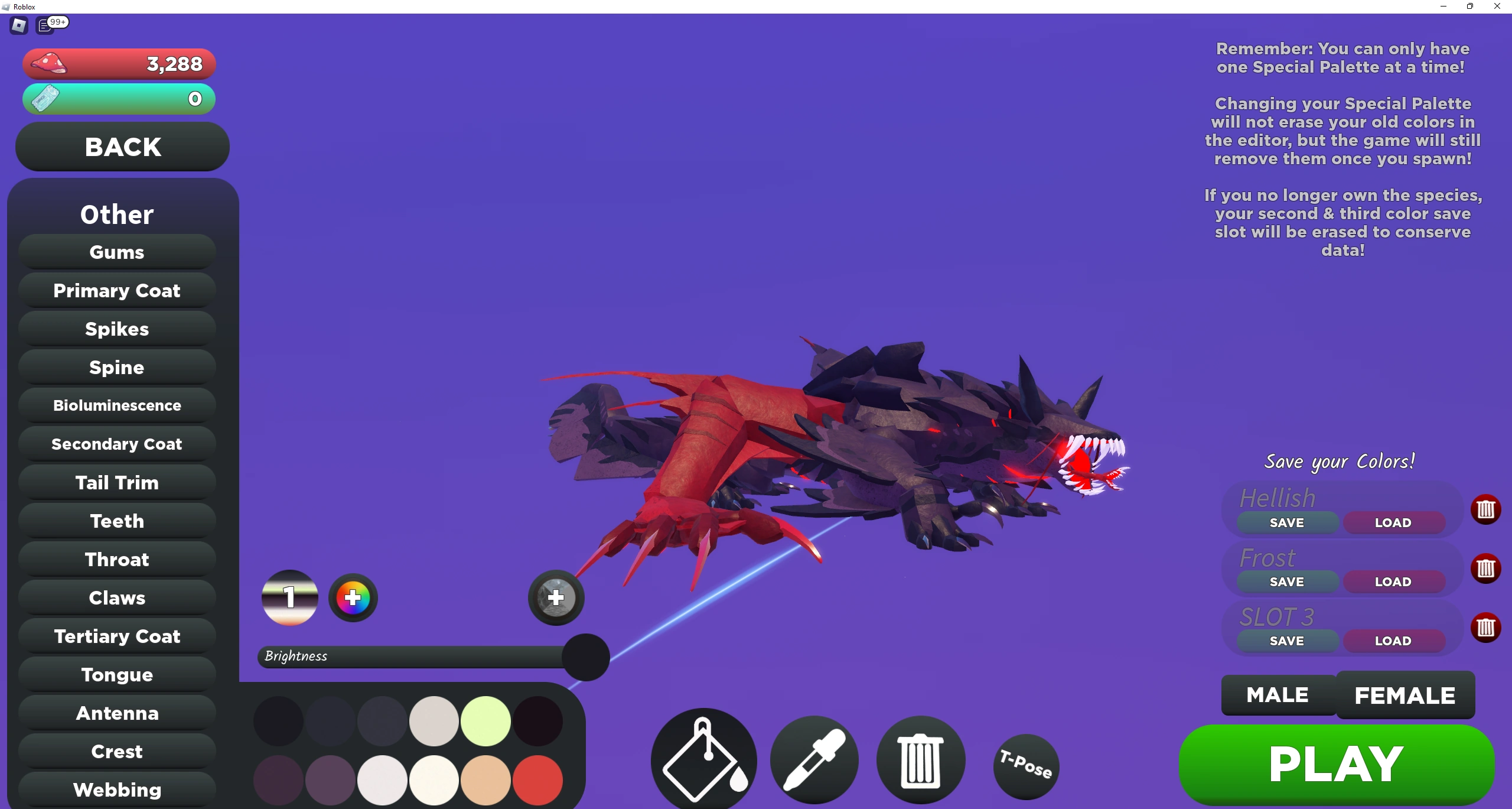
Task: Switch the creature to MALE
Action: [x=1278, y=695]
